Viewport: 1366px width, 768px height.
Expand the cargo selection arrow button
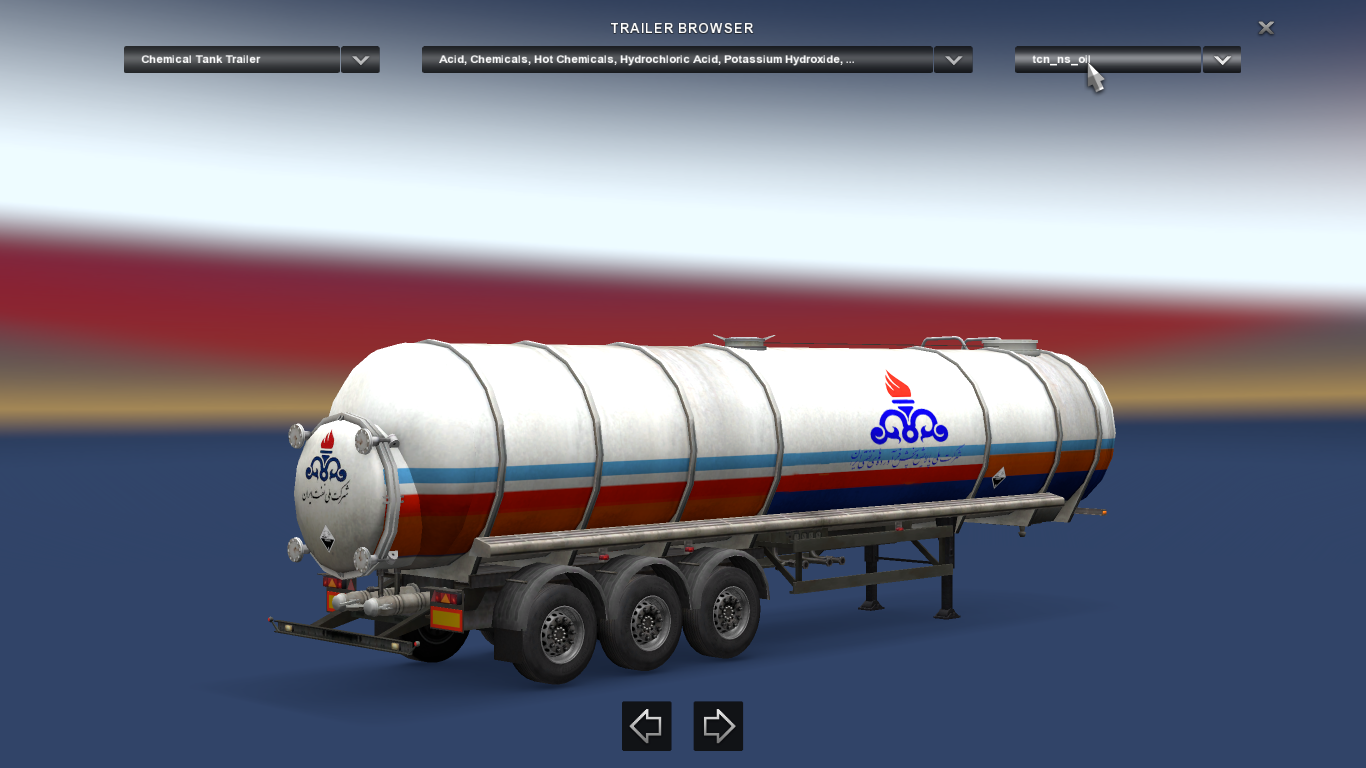(953, 60)
